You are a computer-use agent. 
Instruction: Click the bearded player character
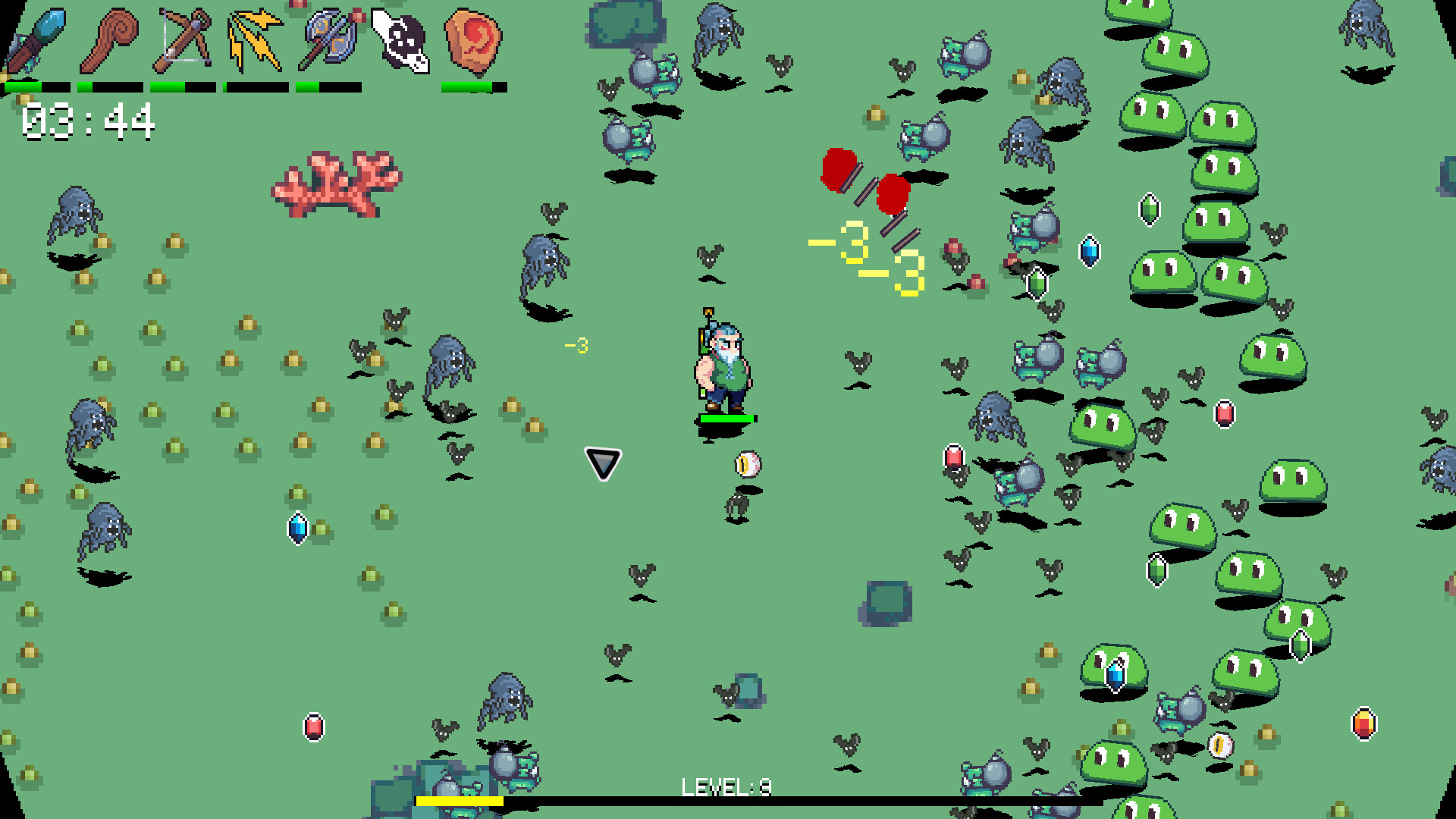pos(724,364)
